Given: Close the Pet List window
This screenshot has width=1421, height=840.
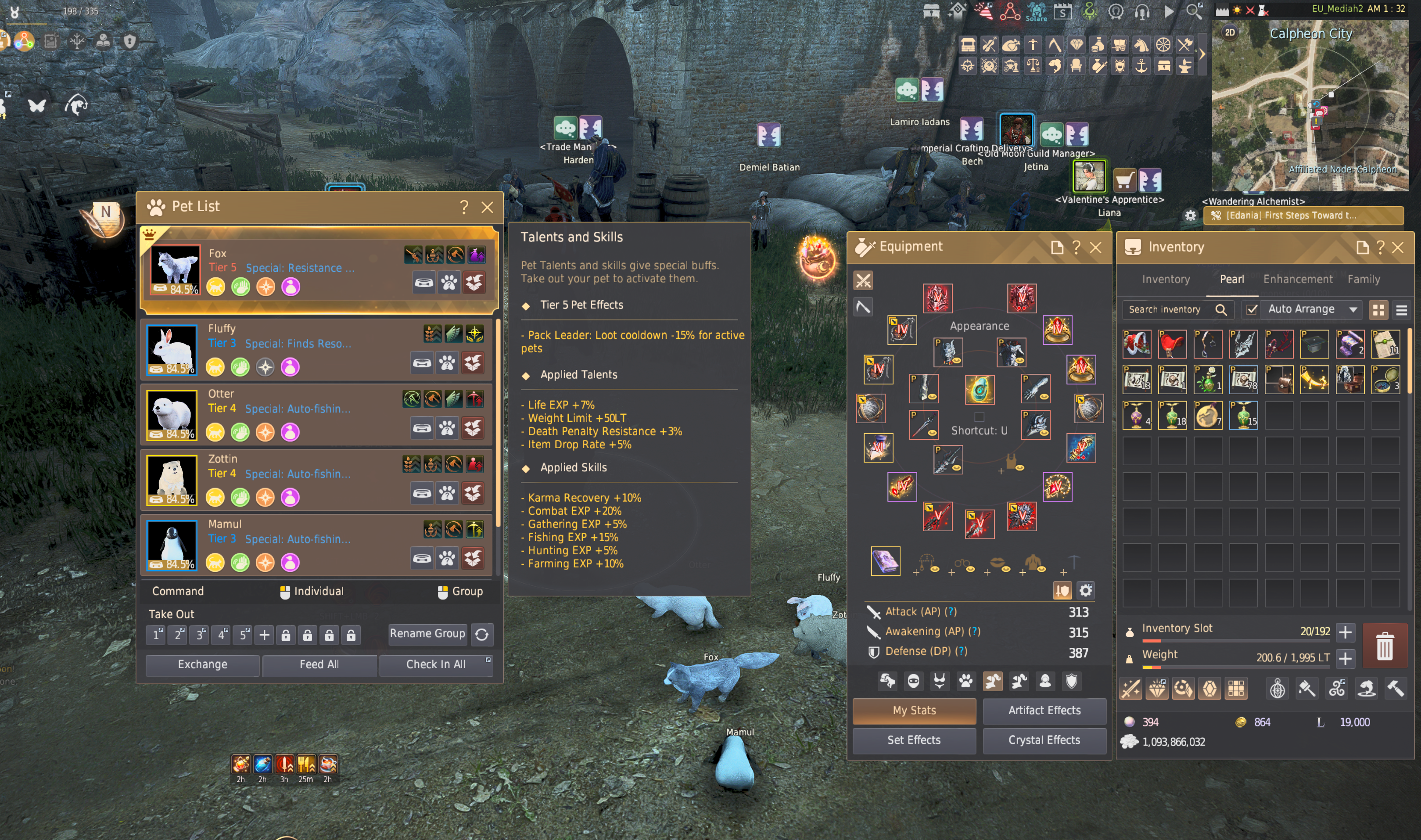Looking at the screenshot, I should point(487,207).
